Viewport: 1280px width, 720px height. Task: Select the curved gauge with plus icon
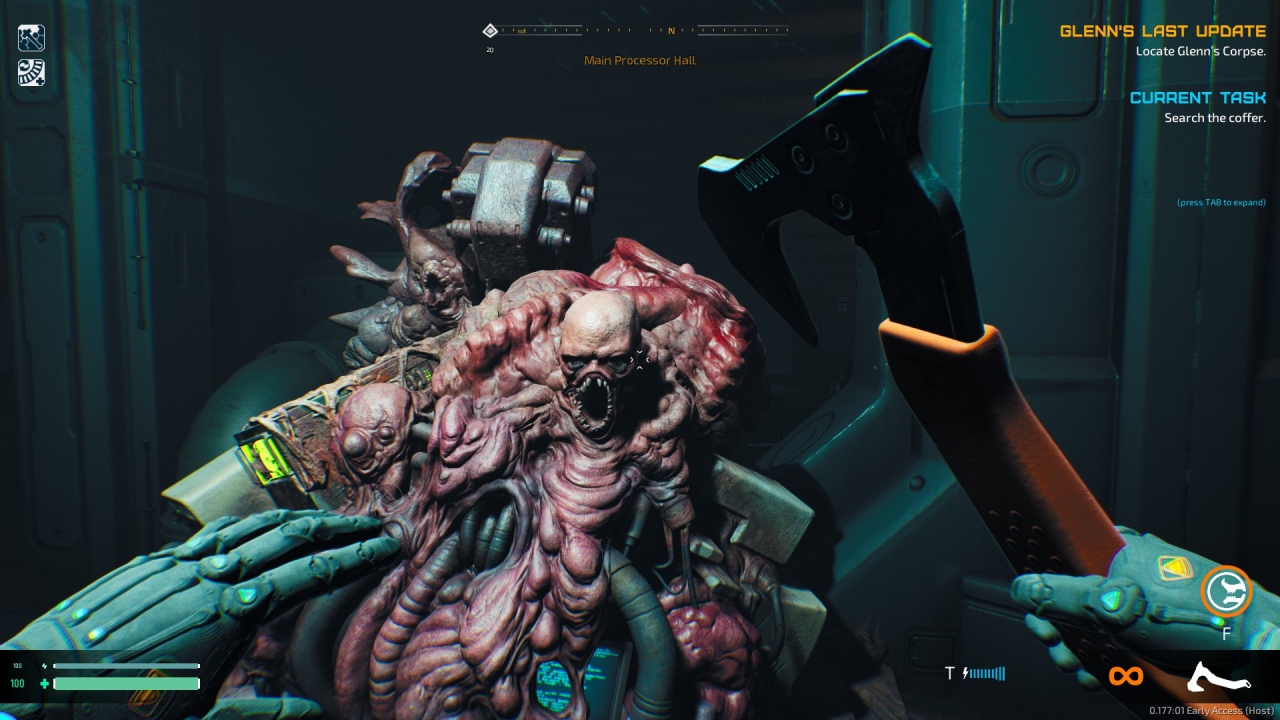[x=31, y=72]
